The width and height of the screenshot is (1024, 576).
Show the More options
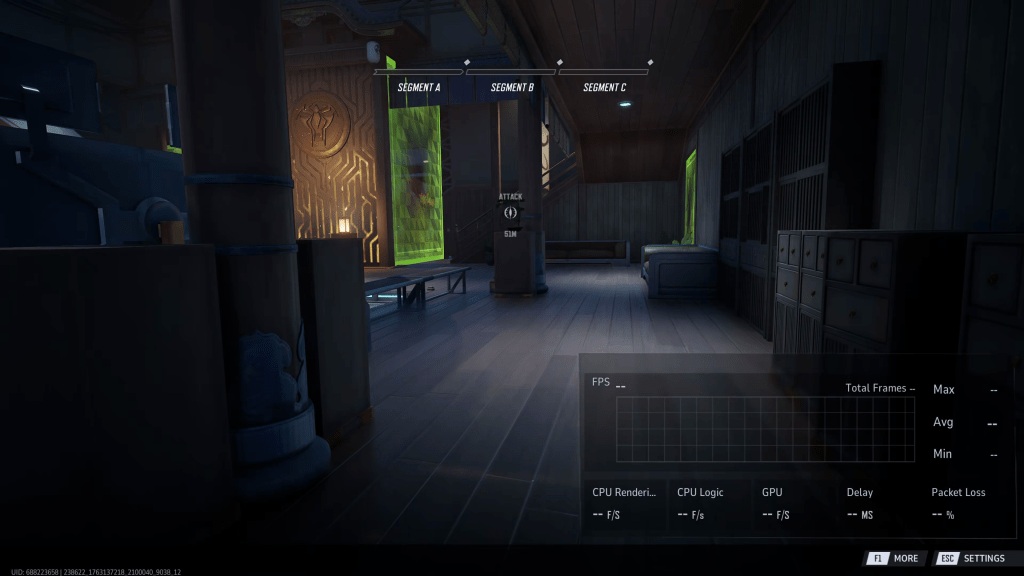893,558
